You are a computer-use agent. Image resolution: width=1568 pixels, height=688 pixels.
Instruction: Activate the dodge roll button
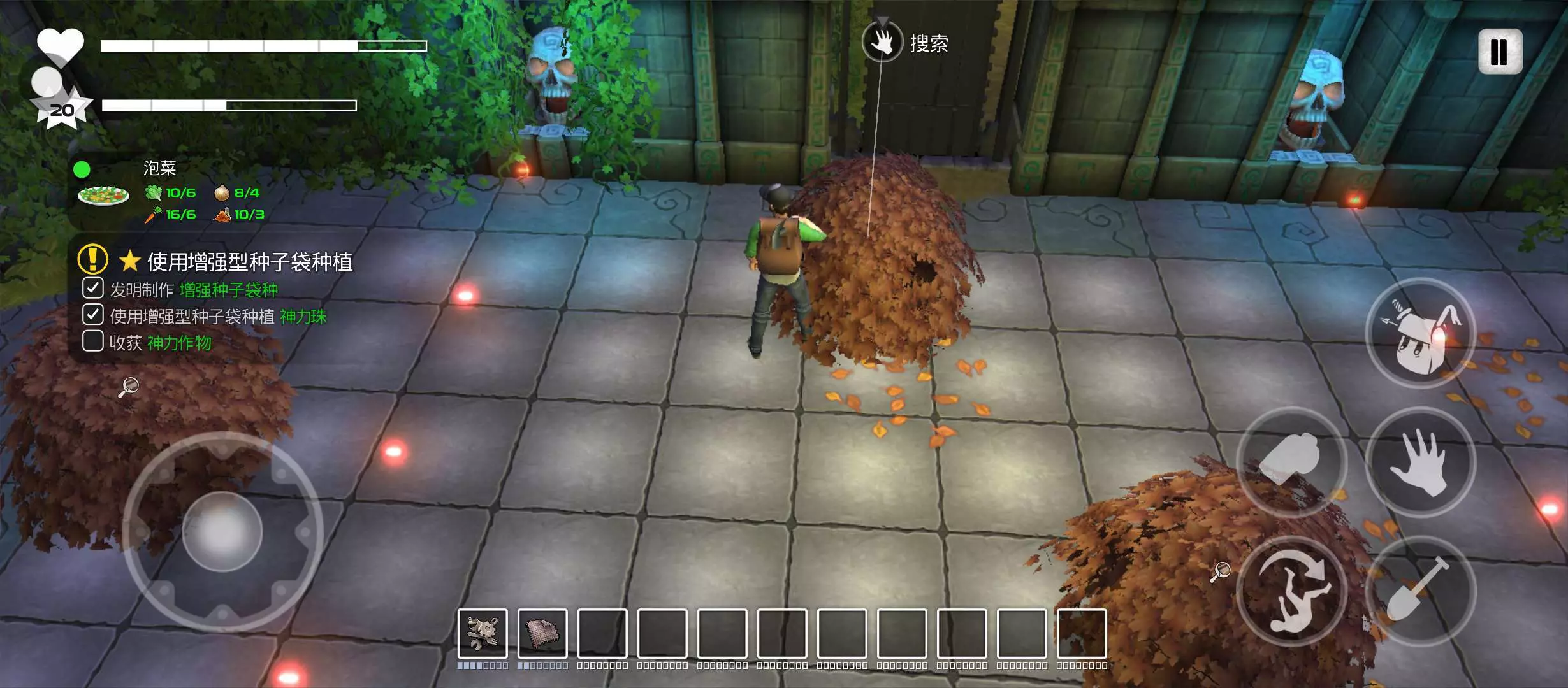(1291, 591)
